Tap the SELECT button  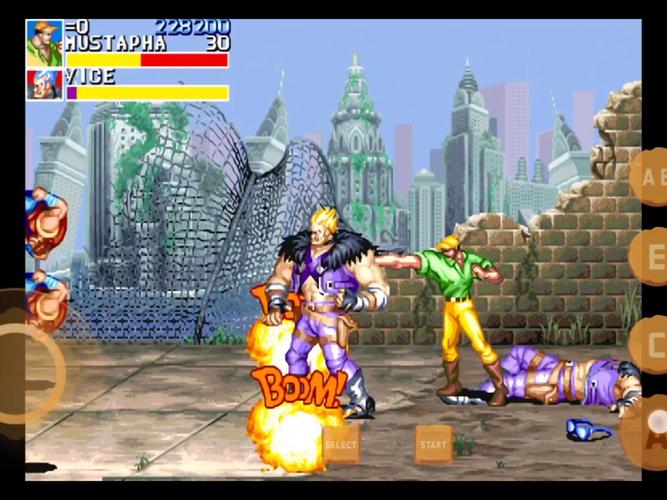pyautogui.click(x=341, y=445)
